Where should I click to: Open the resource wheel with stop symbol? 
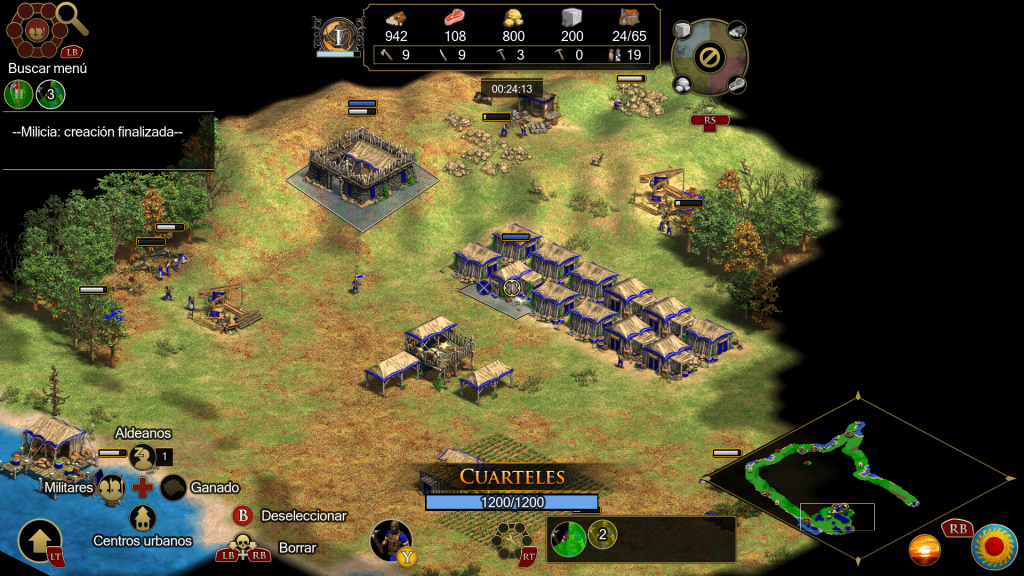click(x=708, y=57)
